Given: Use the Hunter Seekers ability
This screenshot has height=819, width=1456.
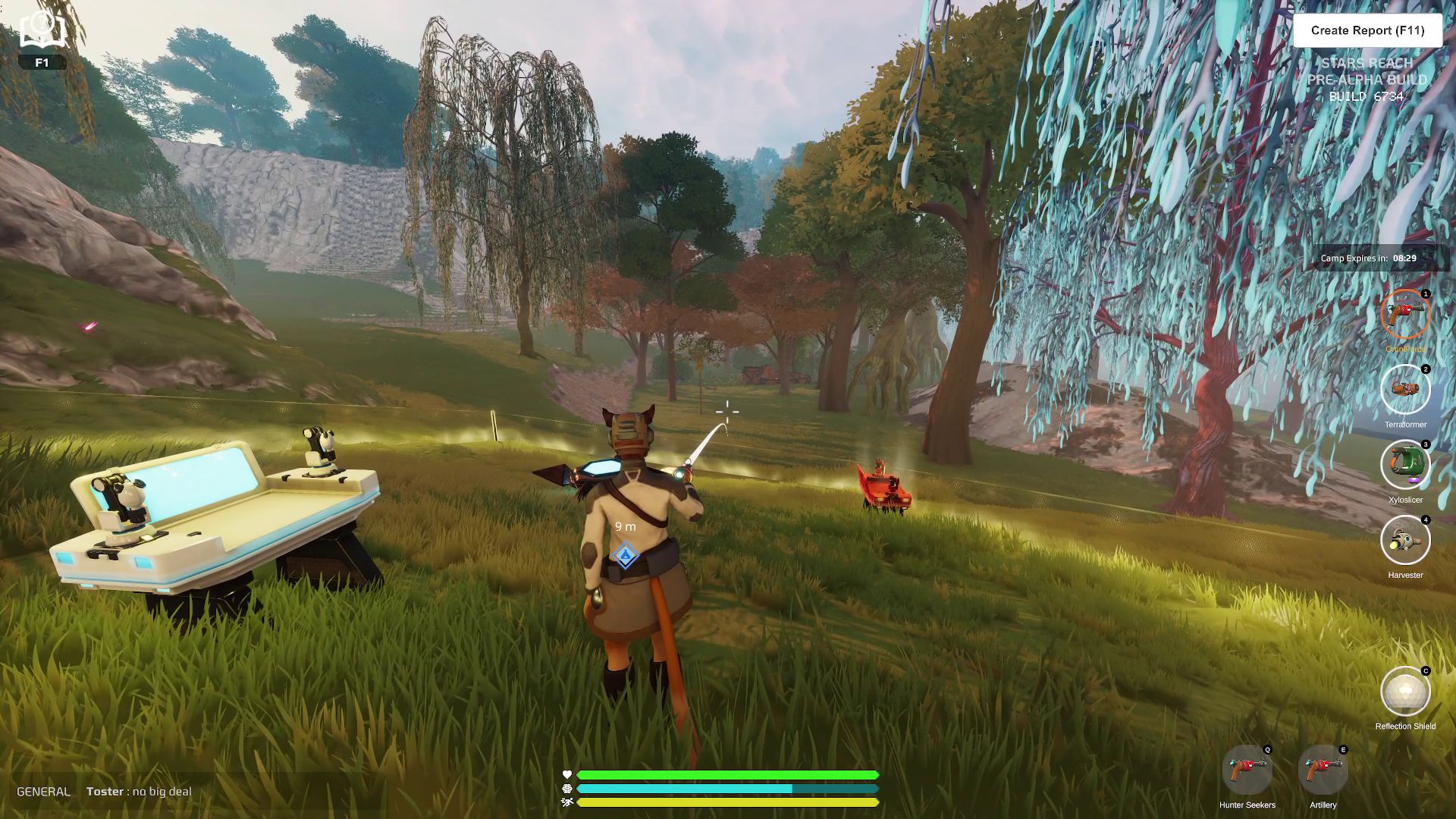Looking at the screenshot, I should coord(1247,770).
